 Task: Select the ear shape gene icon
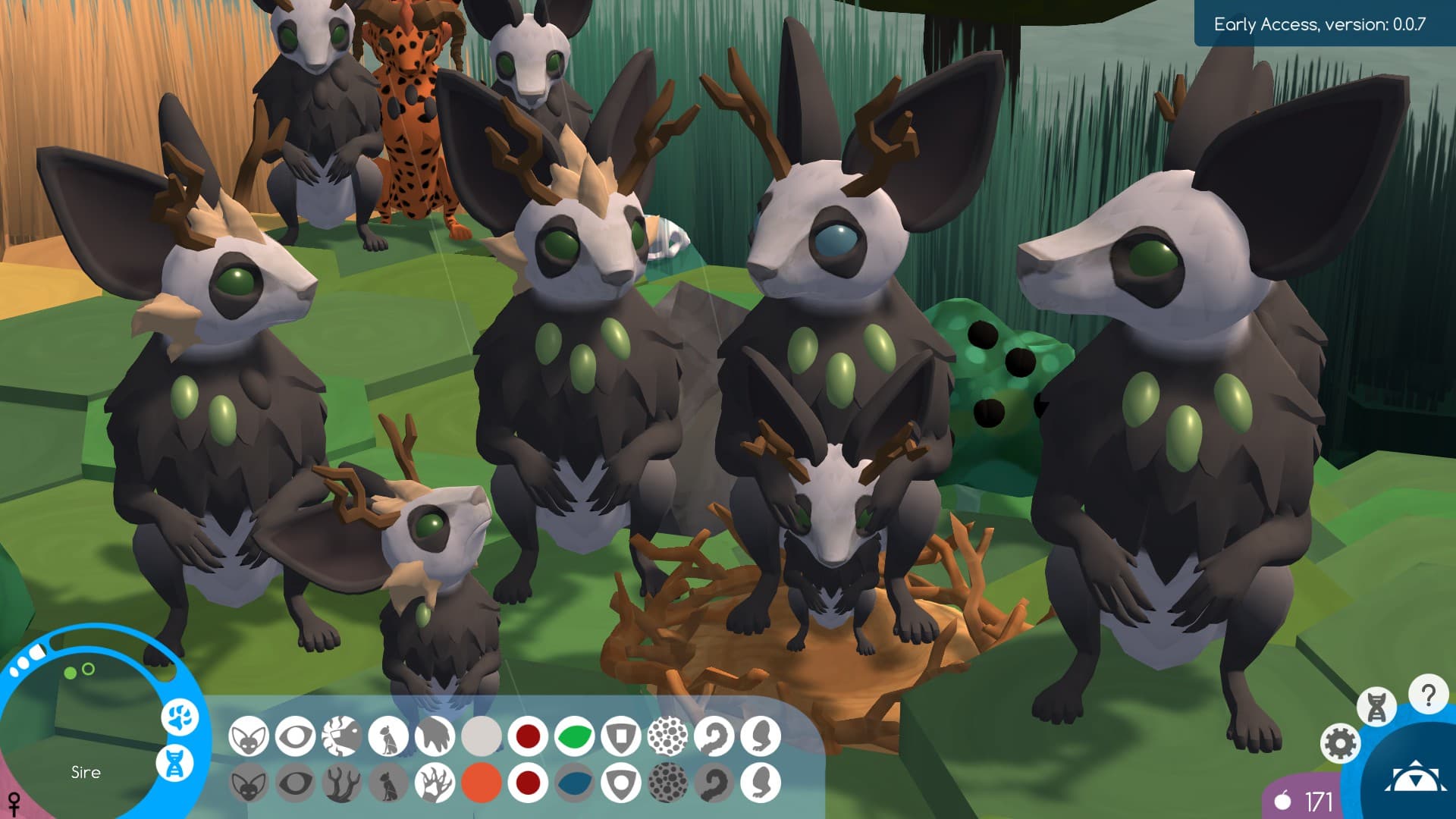click(249, 736)
